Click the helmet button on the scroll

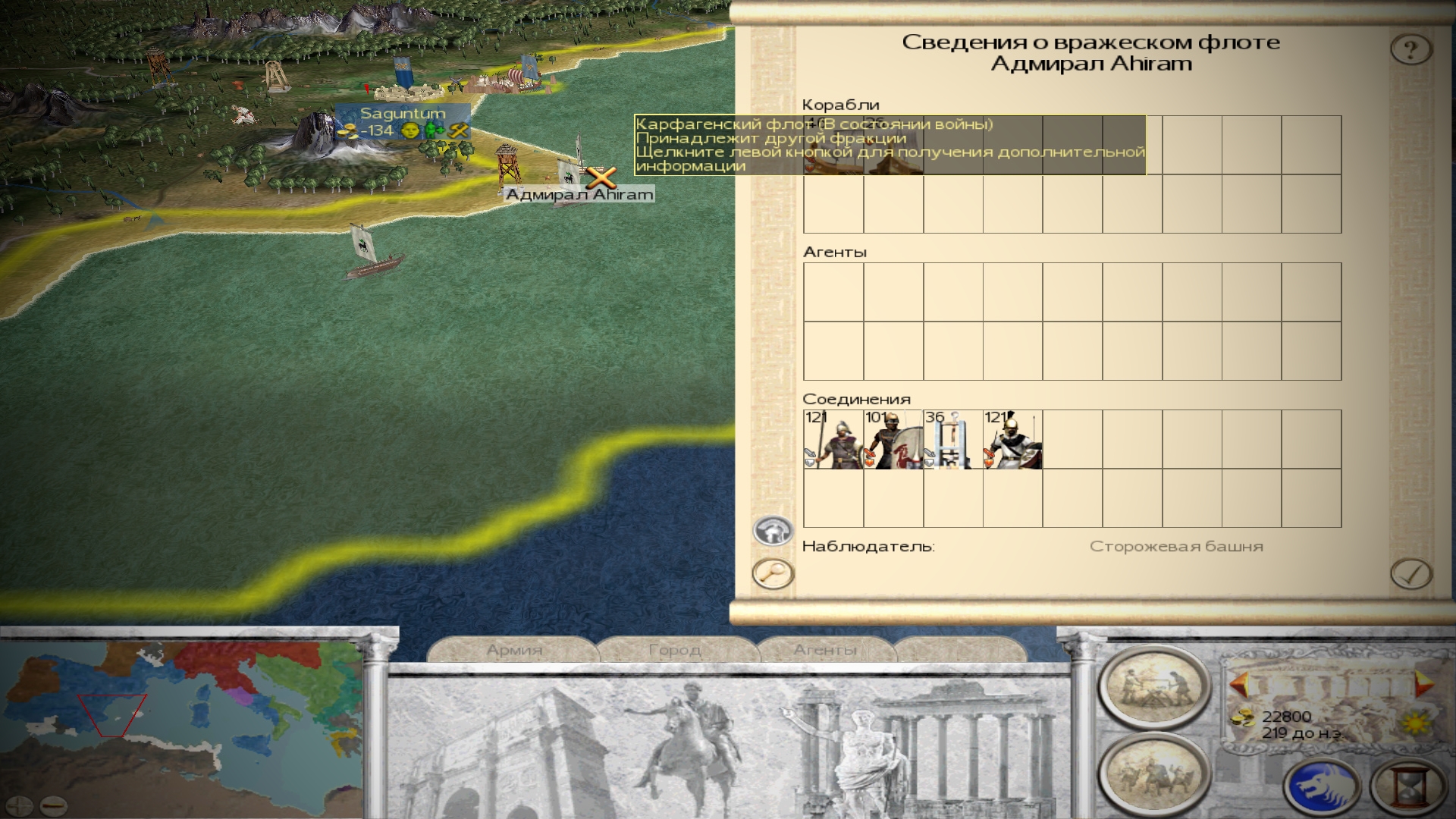pyautogui.click(x=773, y=530)
